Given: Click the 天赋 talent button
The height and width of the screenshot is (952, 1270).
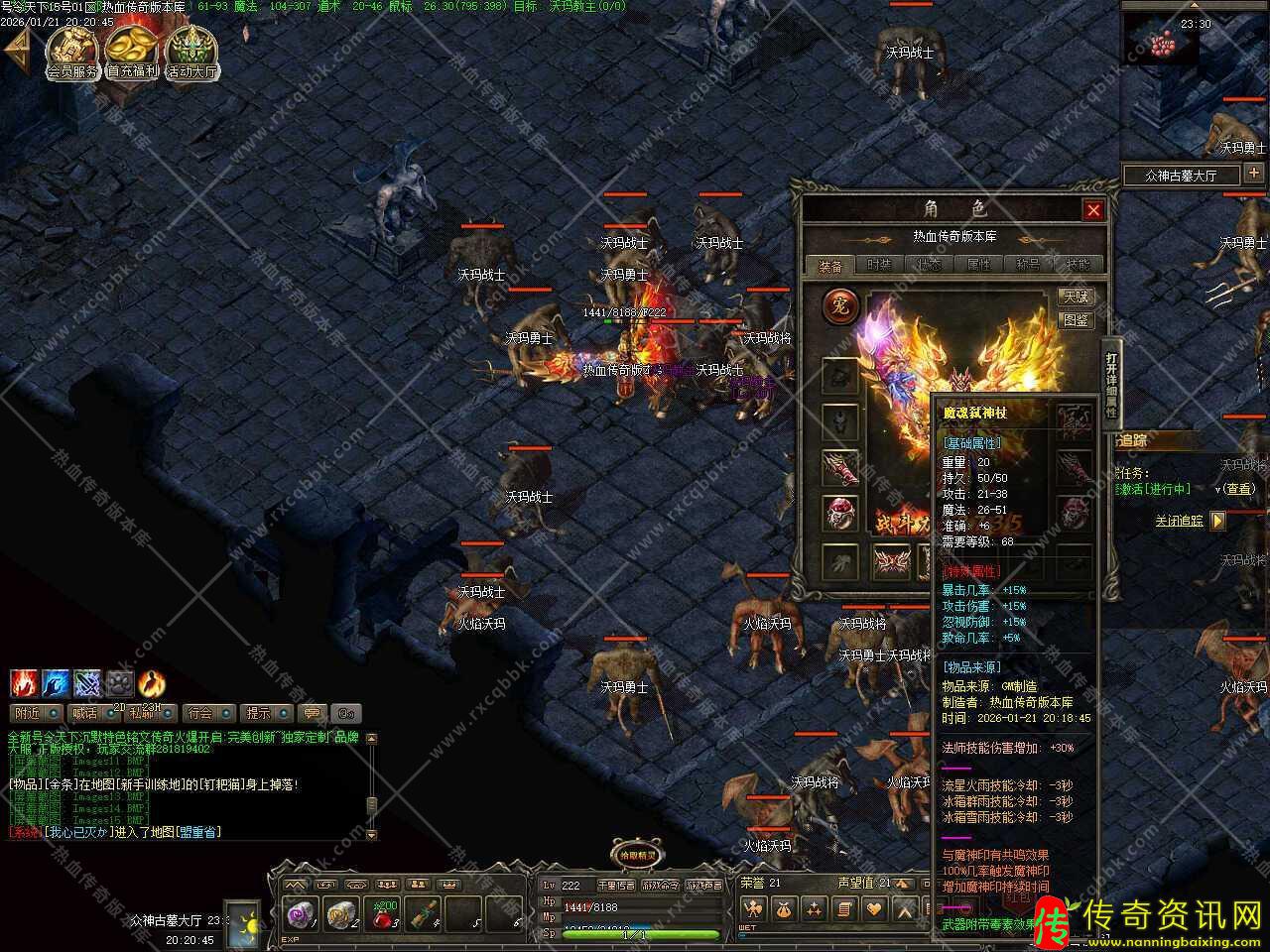Looking at the screenshot, I should pos(1076,297).
